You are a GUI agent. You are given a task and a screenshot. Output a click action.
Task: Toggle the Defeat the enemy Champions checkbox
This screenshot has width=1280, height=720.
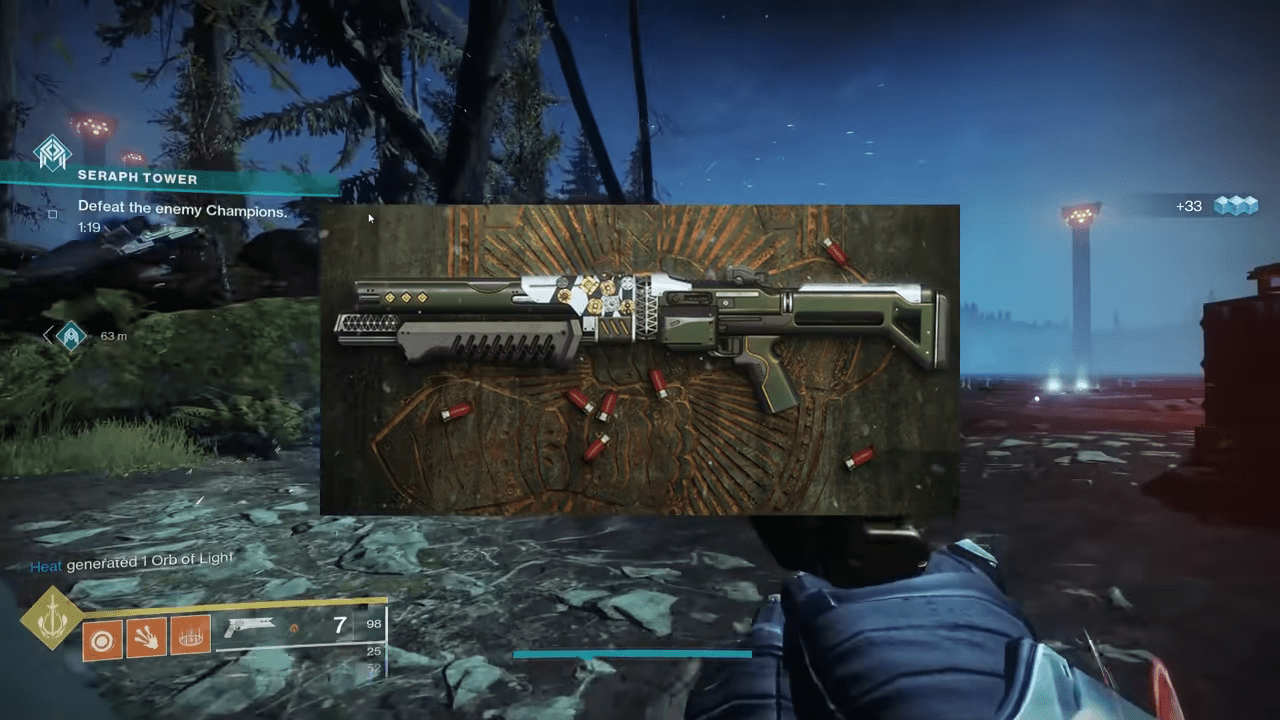53,212
